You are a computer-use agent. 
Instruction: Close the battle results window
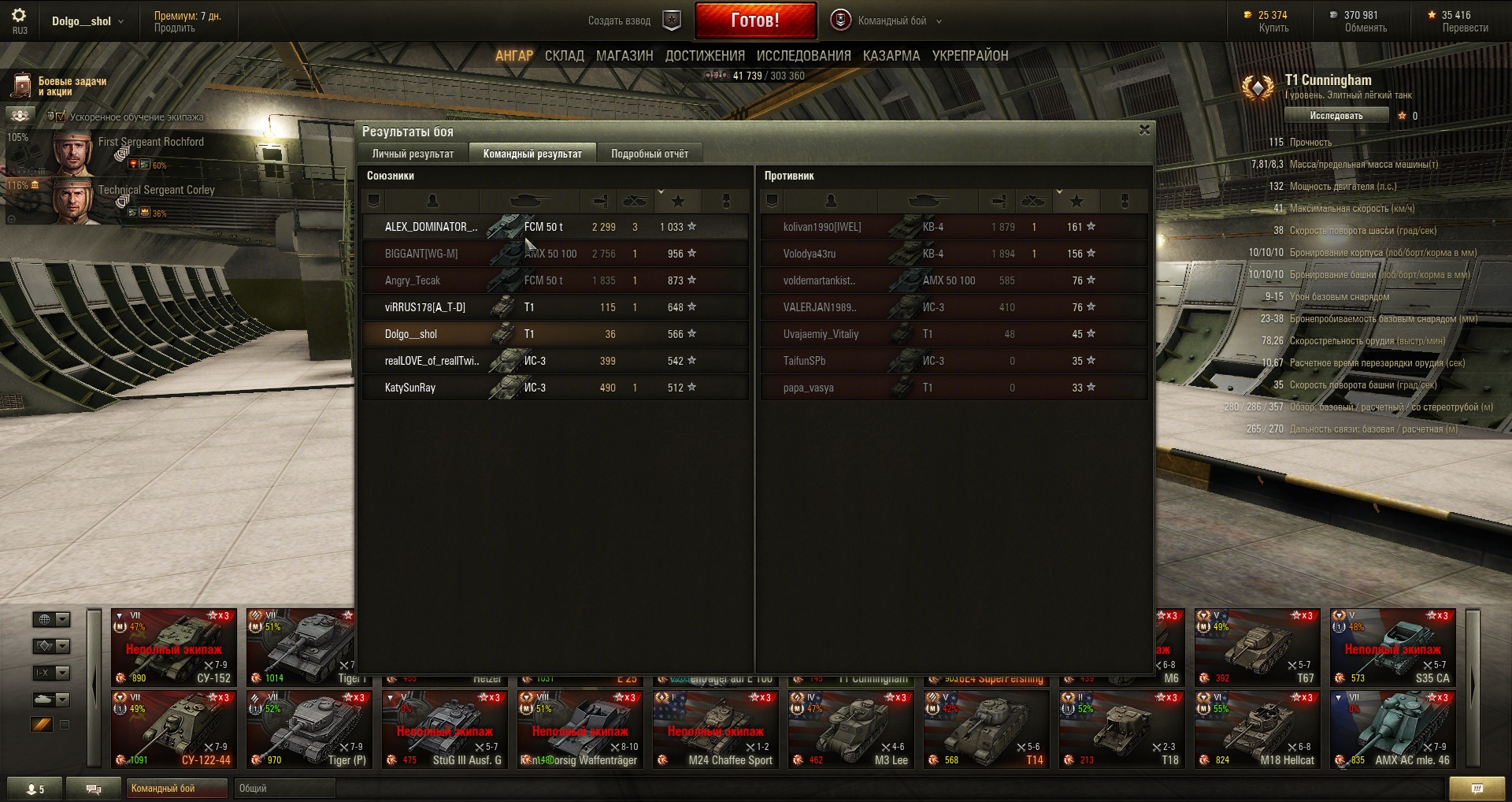(x=1144, y=130)
